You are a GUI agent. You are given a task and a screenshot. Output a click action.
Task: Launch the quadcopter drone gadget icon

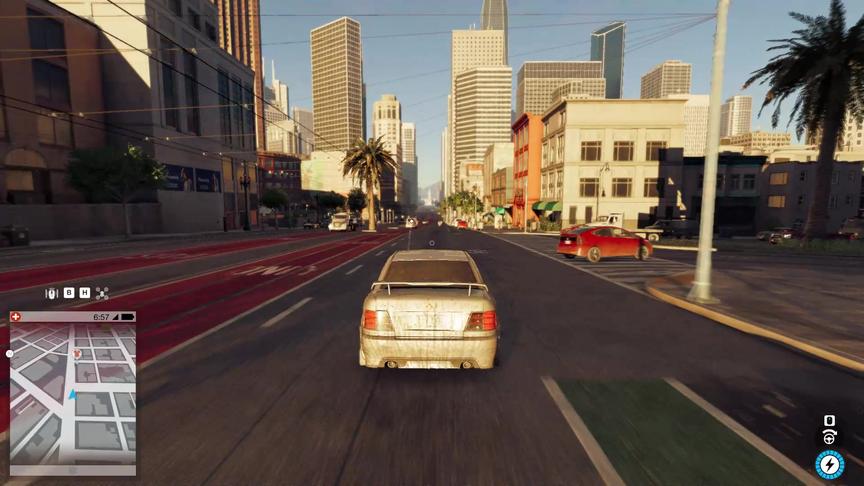click(x=102, y=293)
